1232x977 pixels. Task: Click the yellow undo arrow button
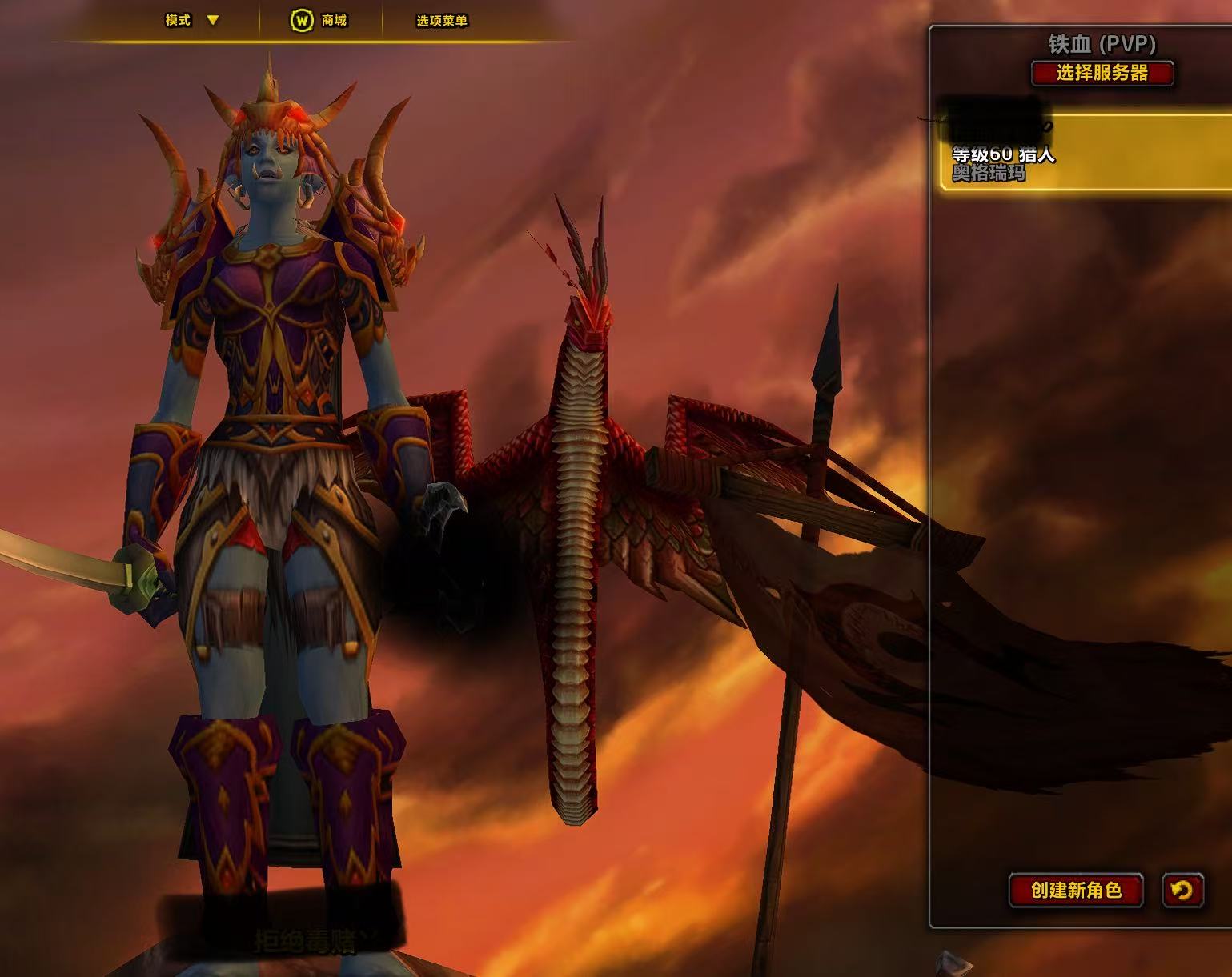1182,890
